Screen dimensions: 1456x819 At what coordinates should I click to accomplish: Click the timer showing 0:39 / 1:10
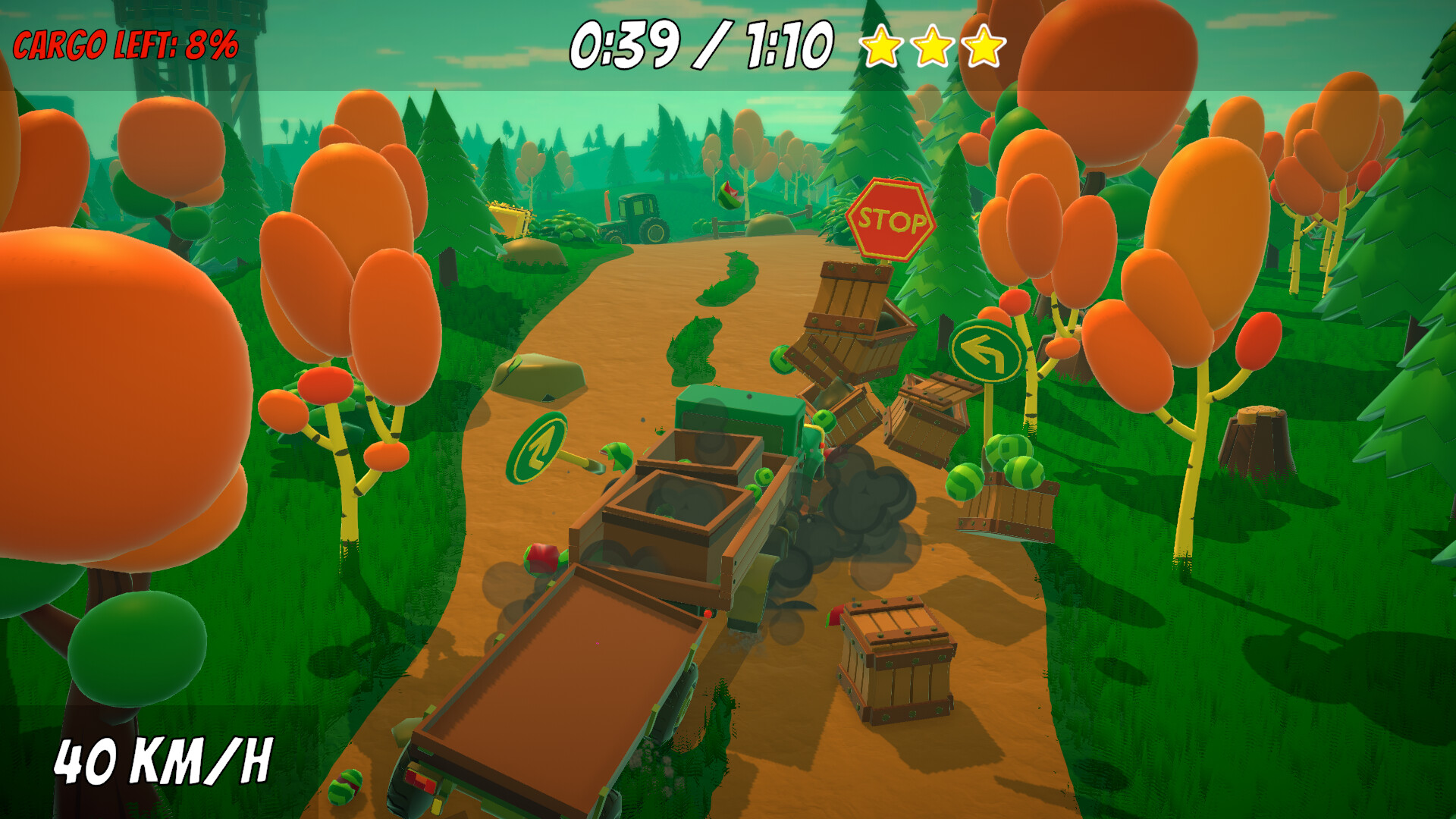(701, 45)
